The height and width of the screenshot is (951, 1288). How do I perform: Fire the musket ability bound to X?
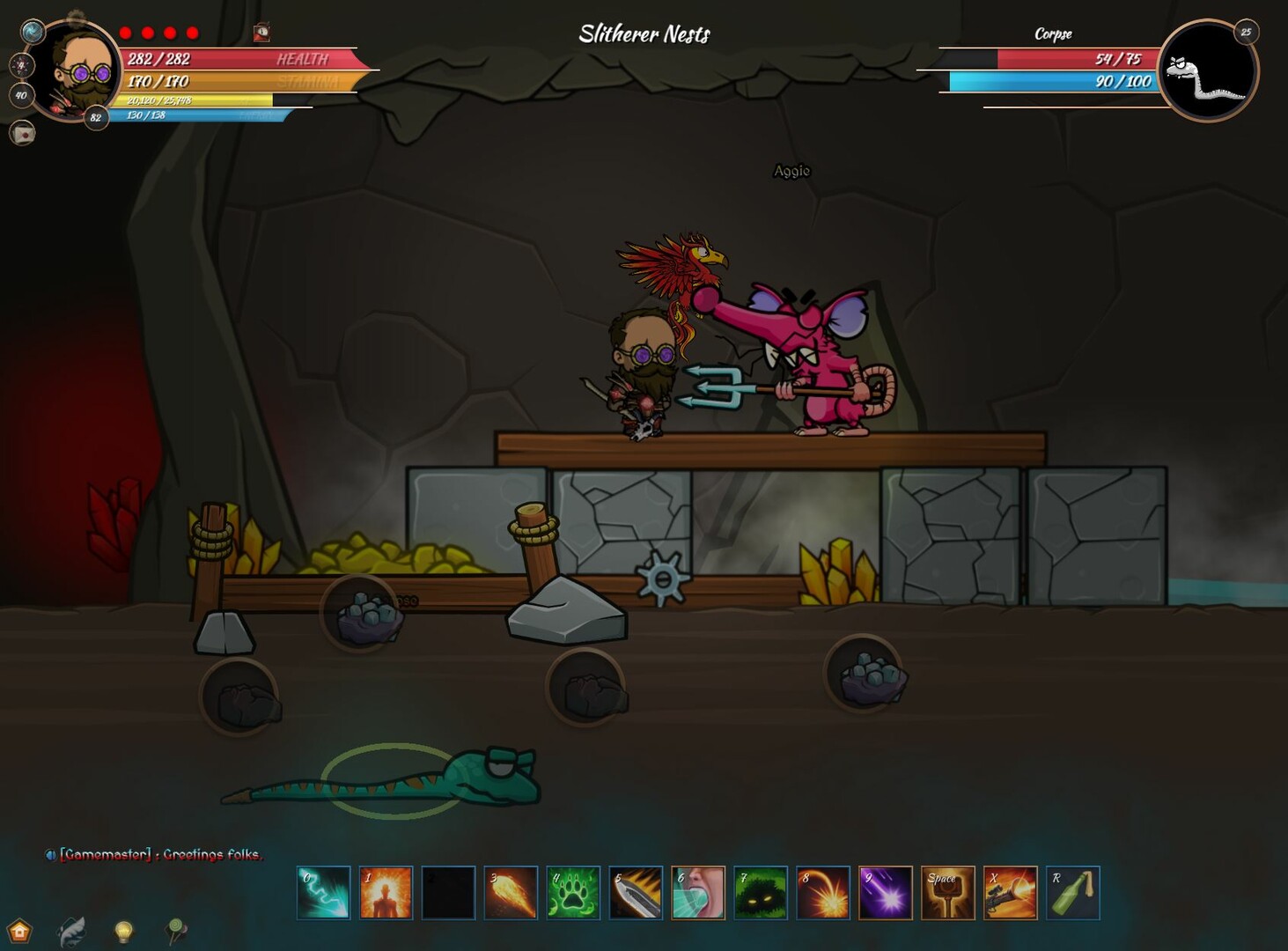pos(1012,892)
